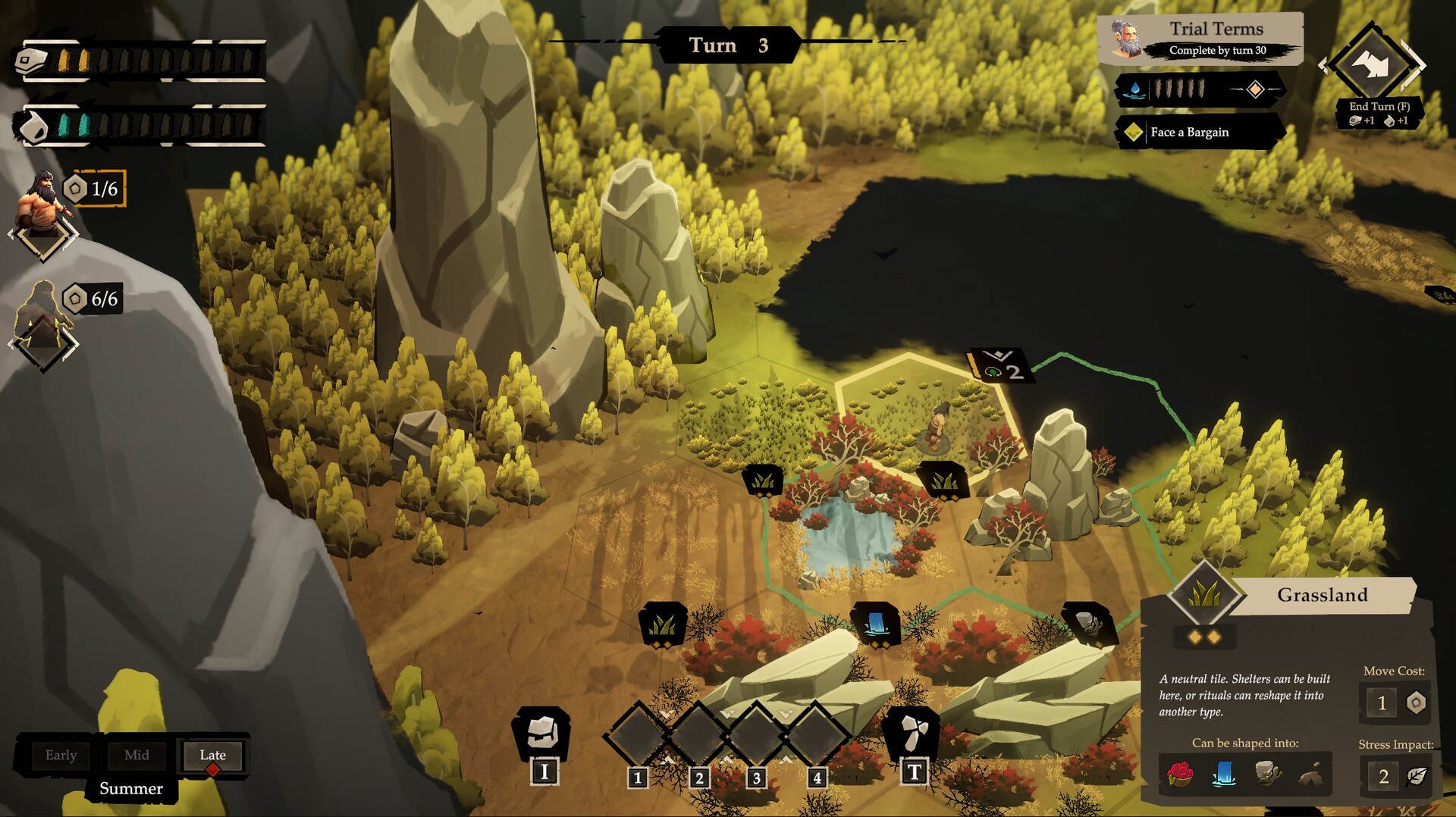The width and height of the screenshot is (1456, 817).
Task: Click the Grassland tile type icon
Action: click(1203, 593)
